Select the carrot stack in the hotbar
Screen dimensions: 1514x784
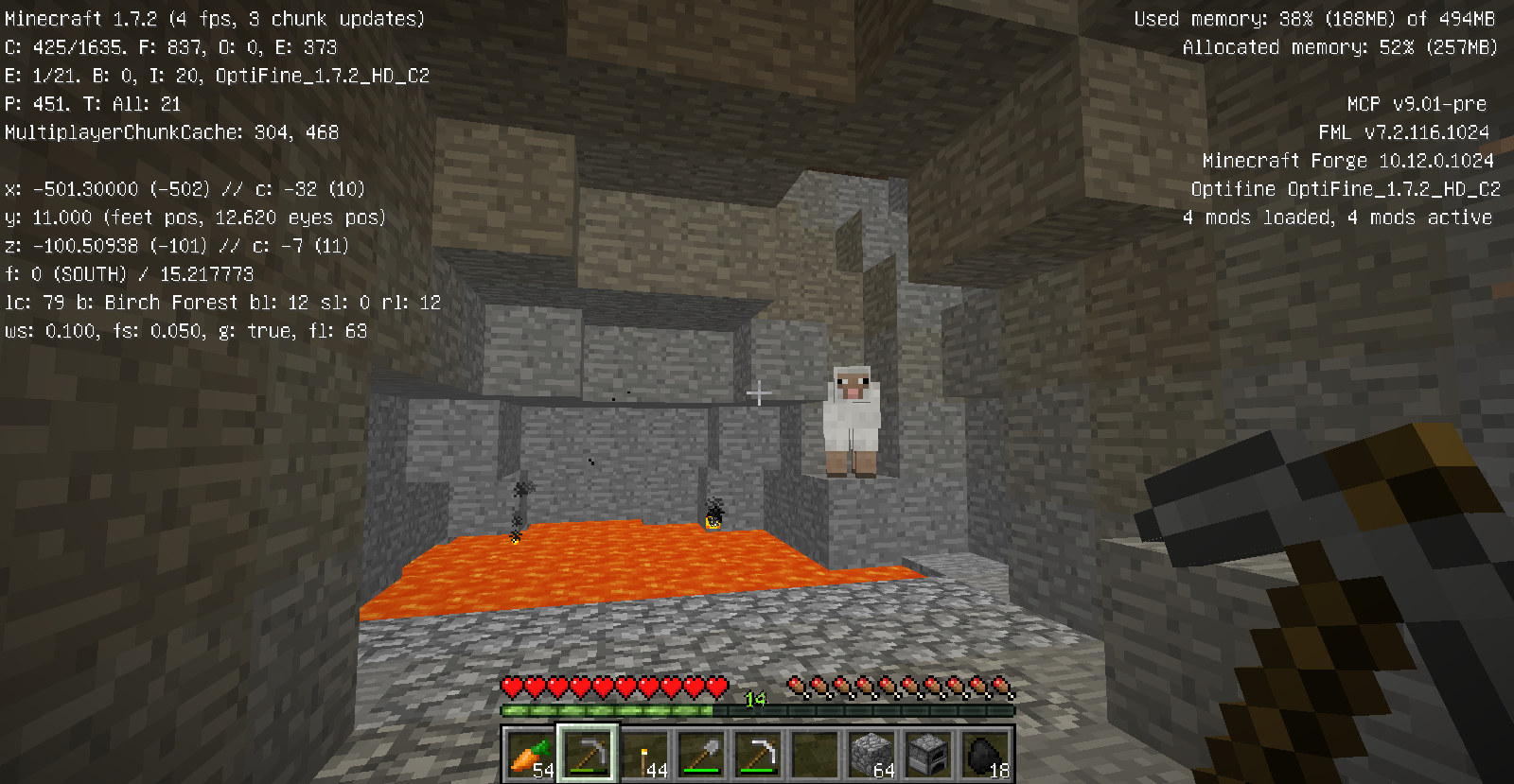pyautogui.click(x=530, y=755)
